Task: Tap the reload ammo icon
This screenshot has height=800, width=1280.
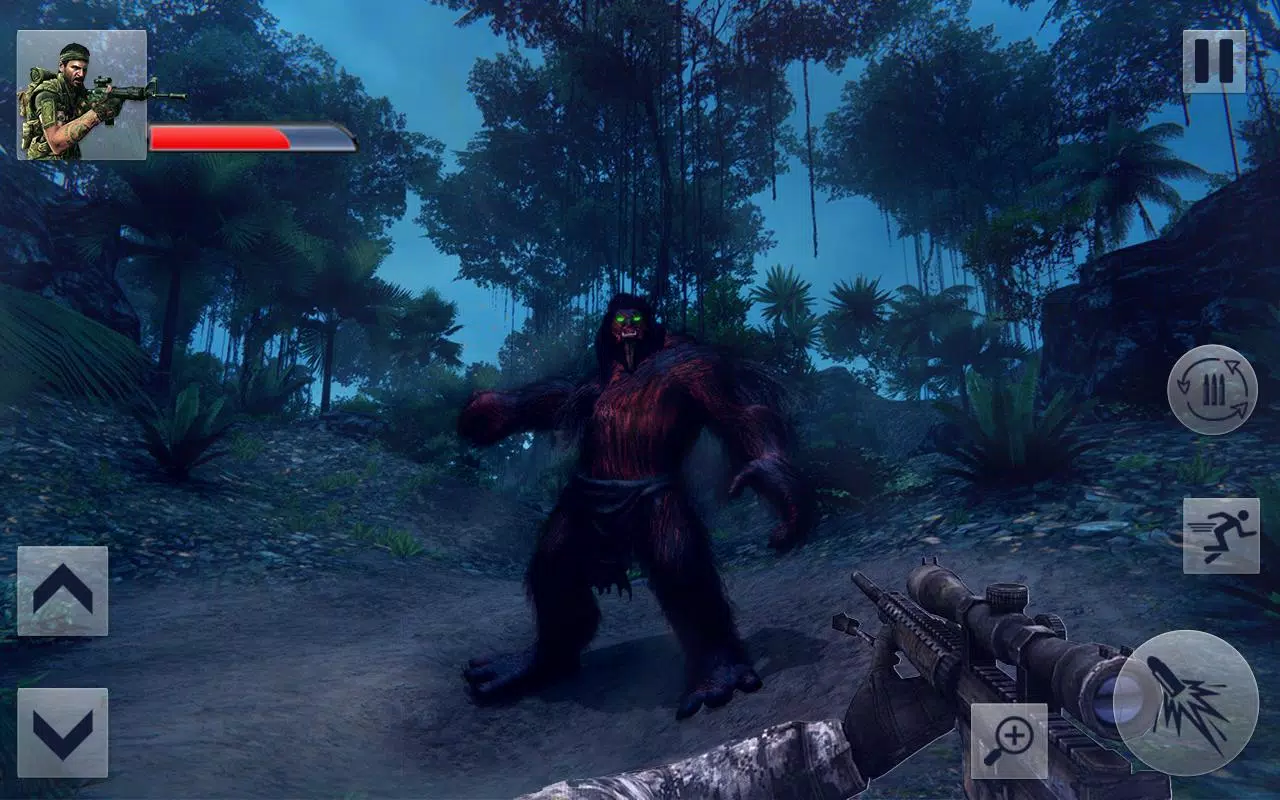Action: [x=1213, y=390]
